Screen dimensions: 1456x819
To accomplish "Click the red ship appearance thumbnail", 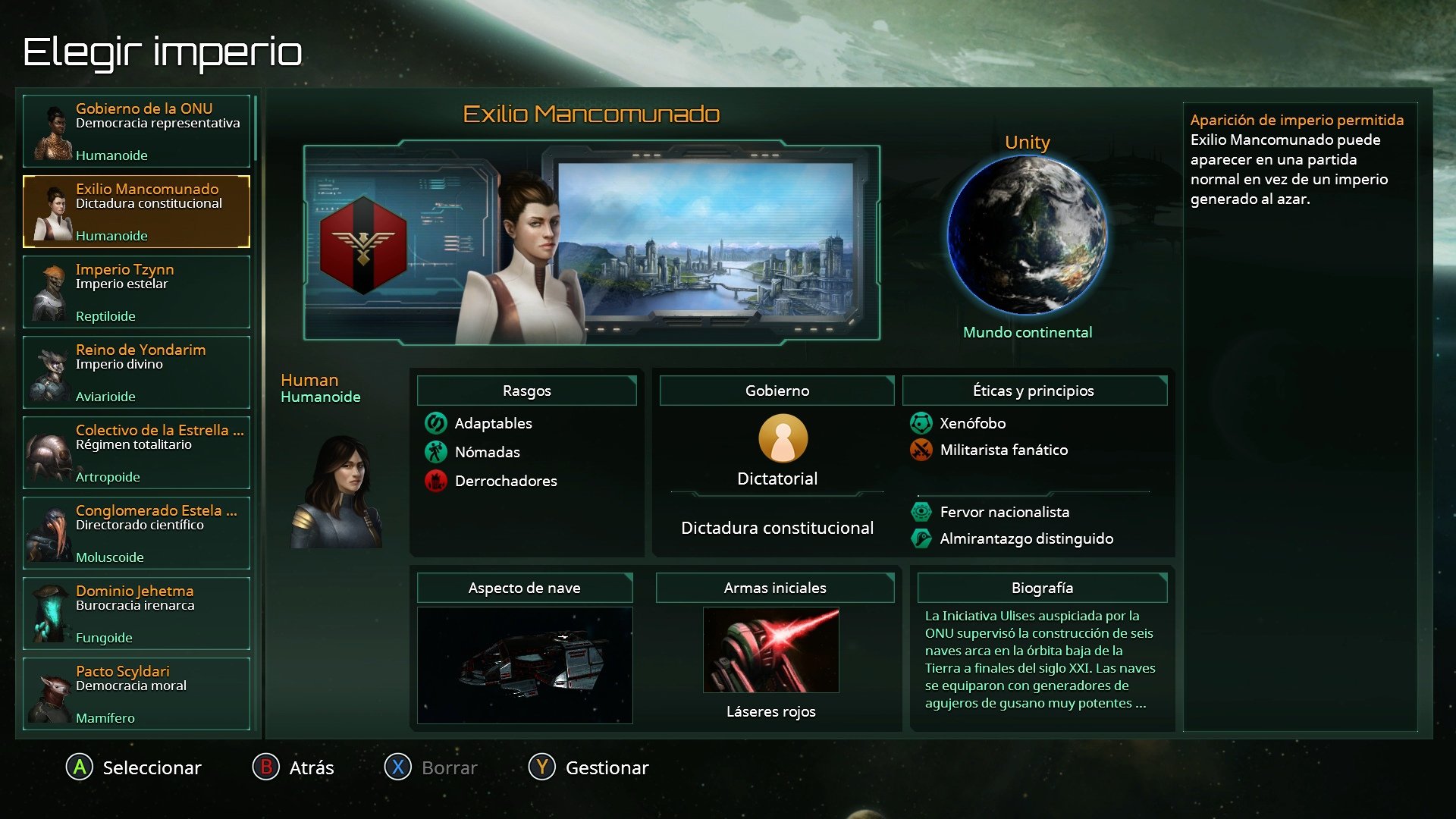I will (x=525, y=664).
